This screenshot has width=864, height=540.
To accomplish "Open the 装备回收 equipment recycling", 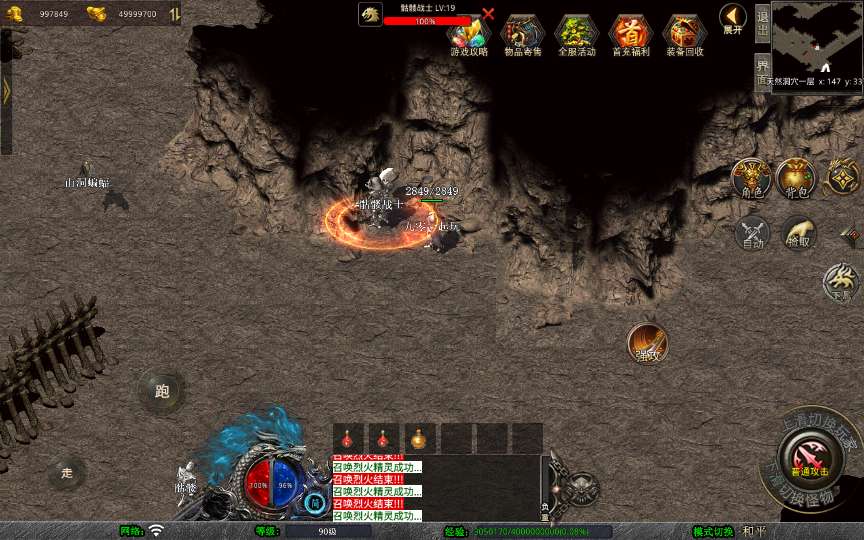I will [x=684, y=34].
